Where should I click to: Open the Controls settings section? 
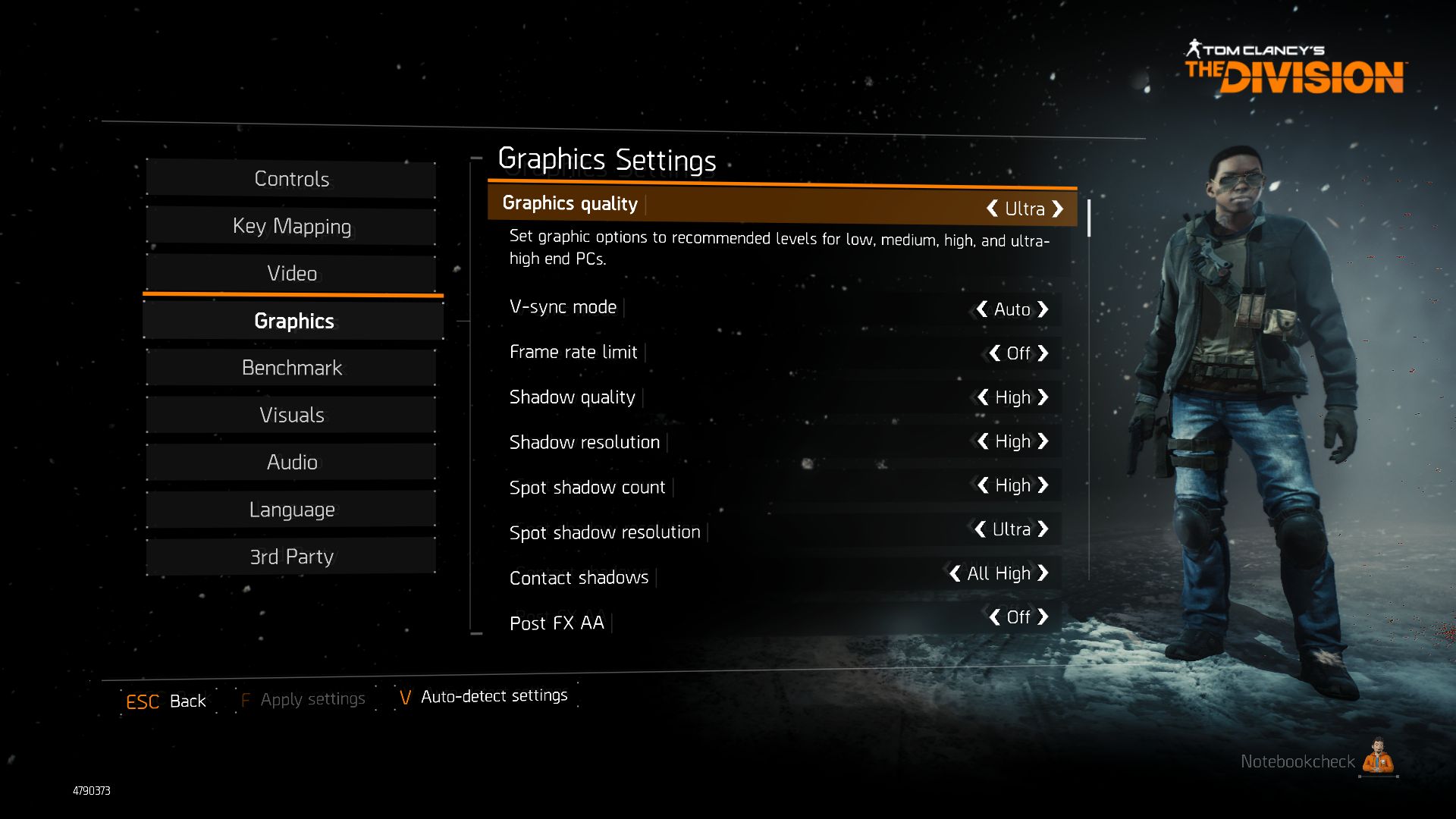[291, 179]
